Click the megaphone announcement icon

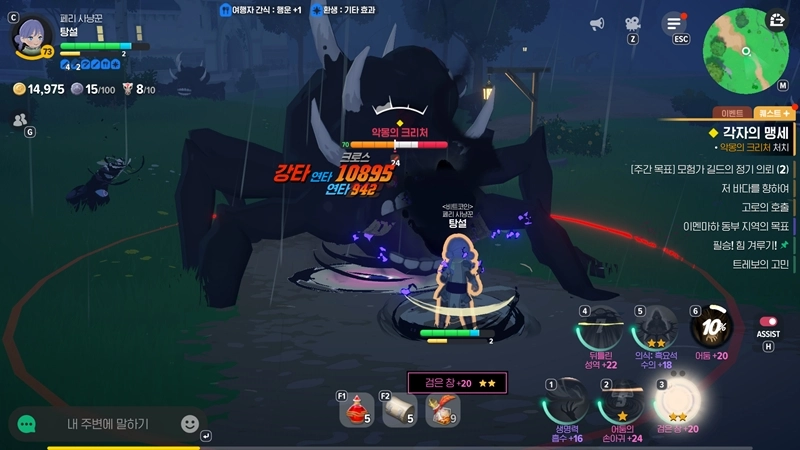point(597,23)
